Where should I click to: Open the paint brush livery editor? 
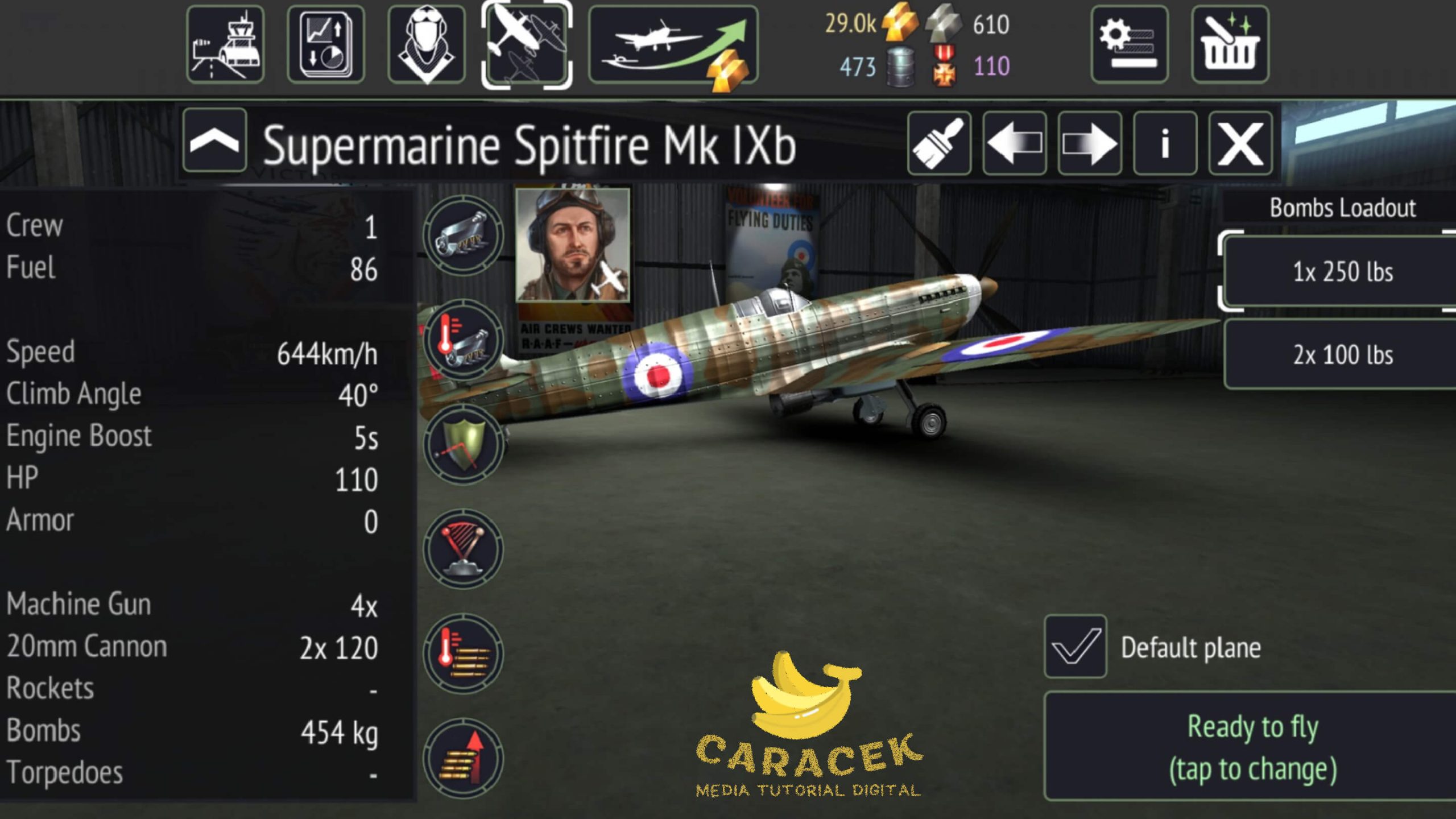coord(939,143)
